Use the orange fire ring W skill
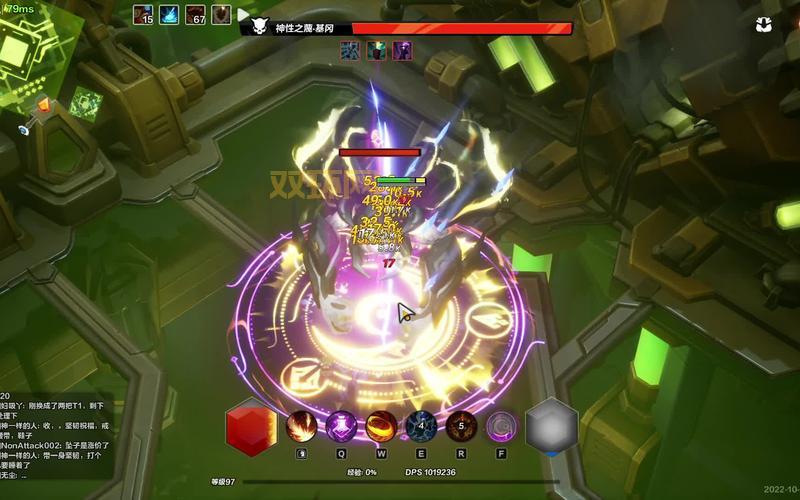The width and height of the screenshot is (800, 500). tap(381, 427)
